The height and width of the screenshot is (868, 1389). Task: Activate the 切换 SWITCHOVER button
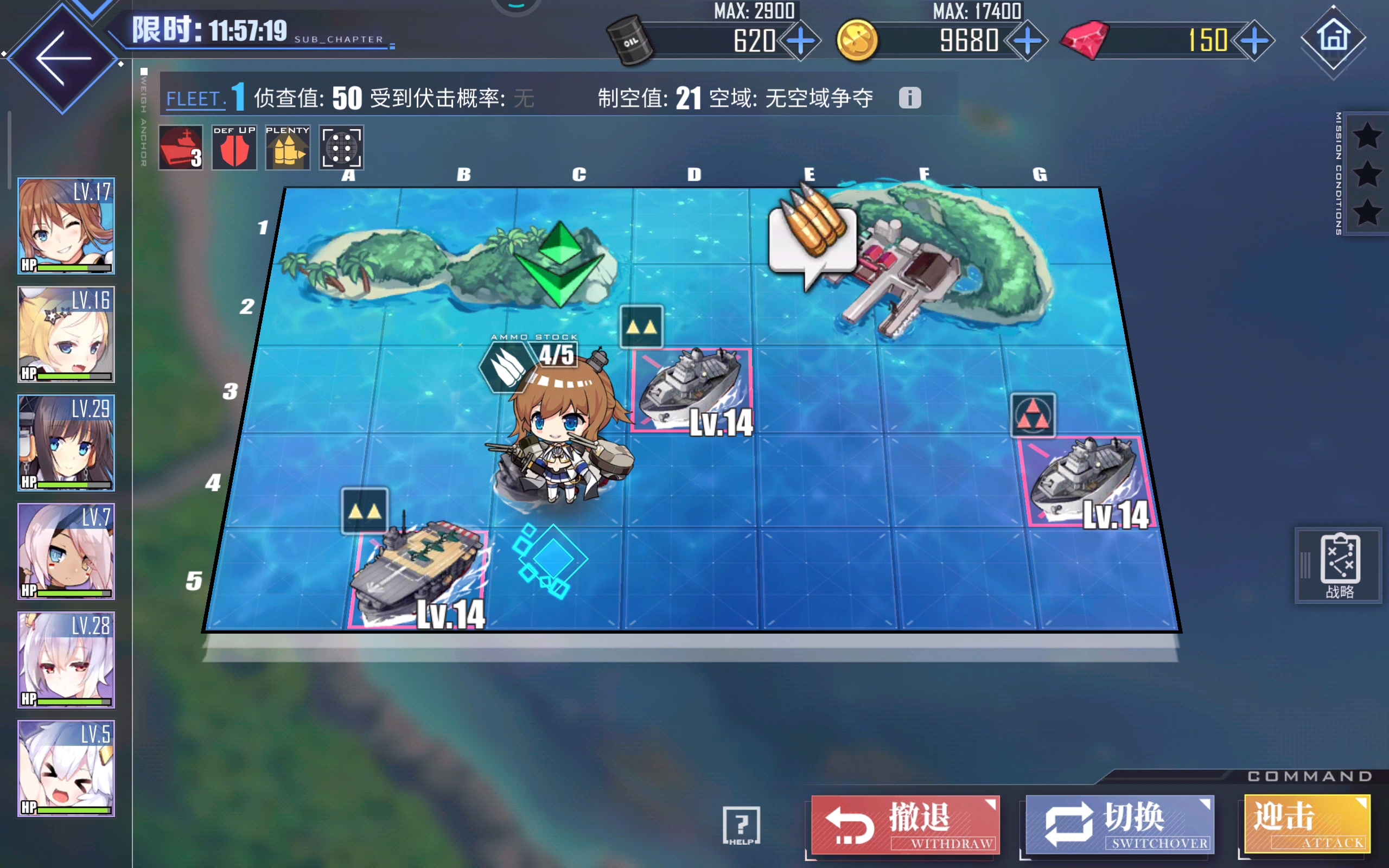[x=1119, y=825]
